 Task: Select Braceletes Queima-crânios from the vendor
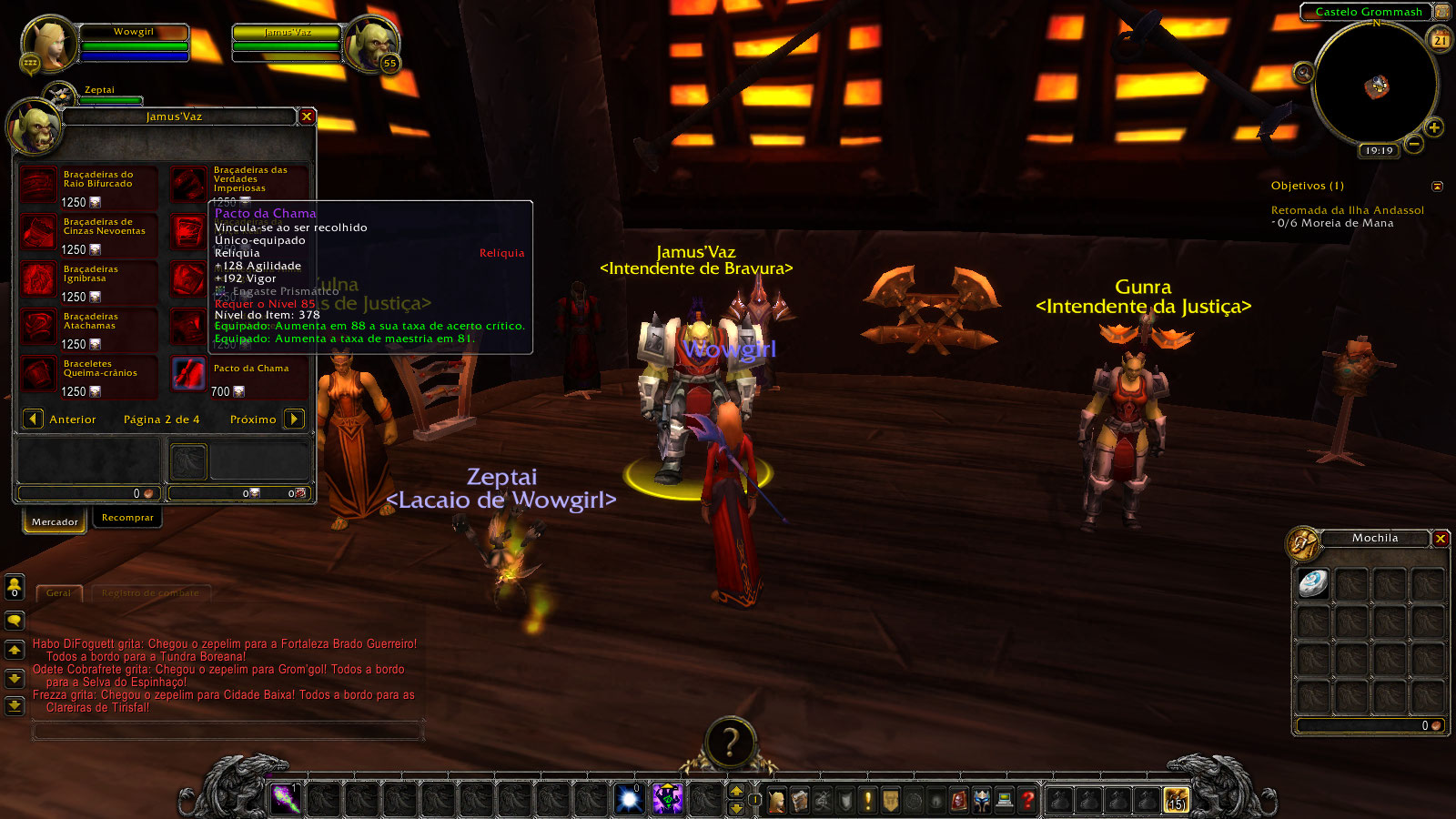tap(39, 374)
